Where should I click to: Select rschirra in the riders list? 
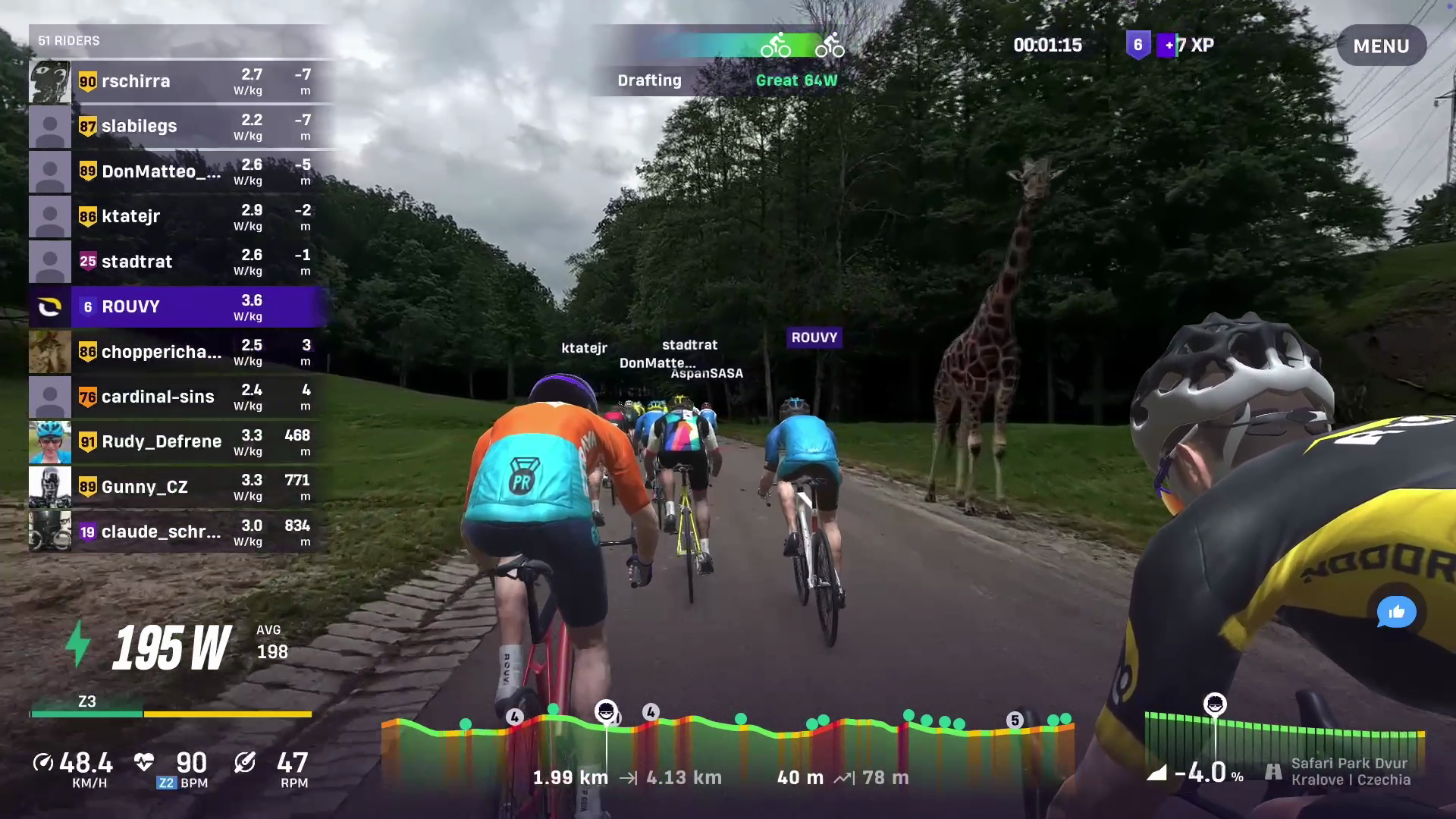tap(180, 81)
